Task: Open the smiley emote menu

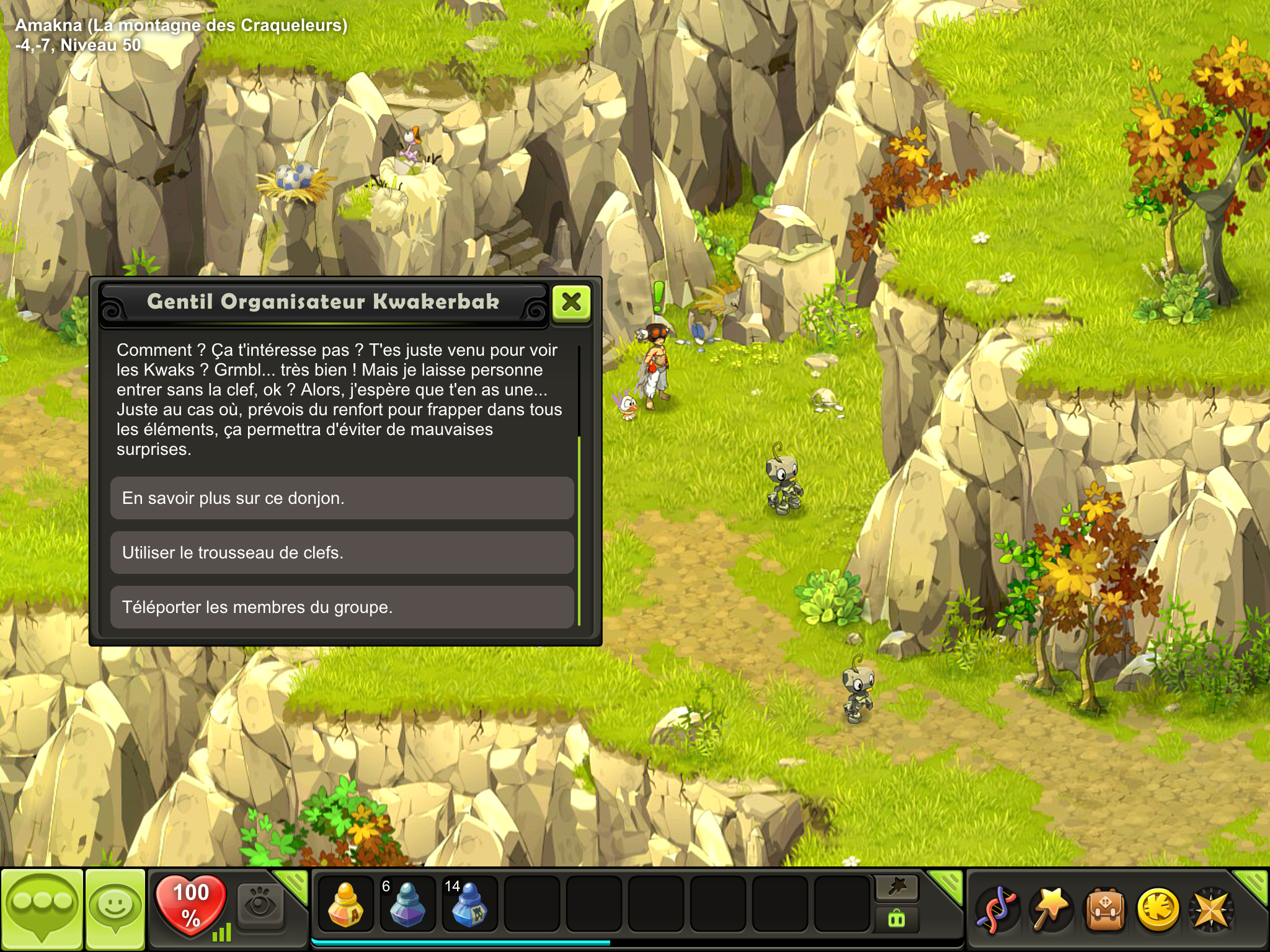Action: click(115, 909)
